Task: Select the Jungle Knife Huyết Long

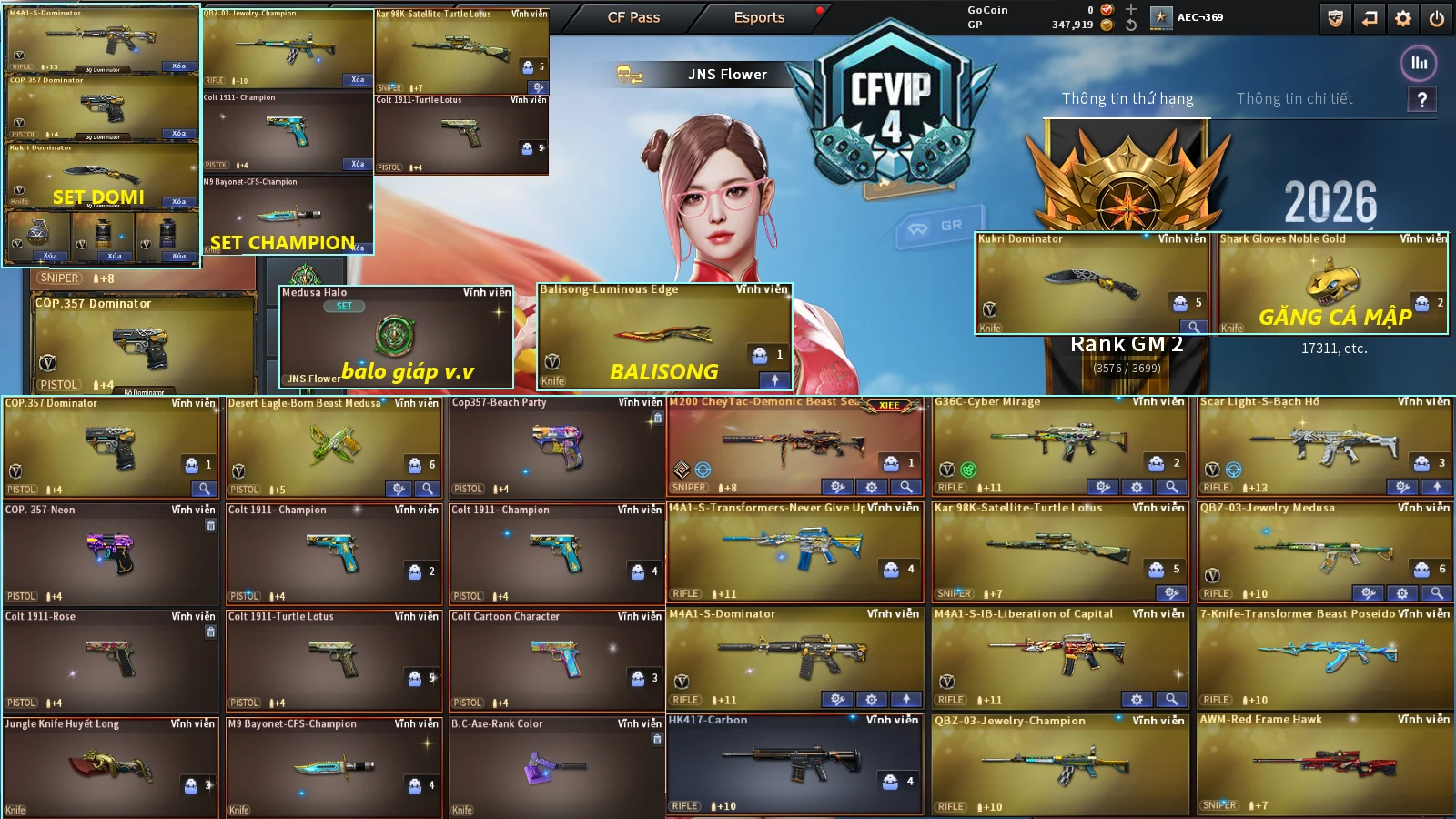Action: click(x=110, y=766)
